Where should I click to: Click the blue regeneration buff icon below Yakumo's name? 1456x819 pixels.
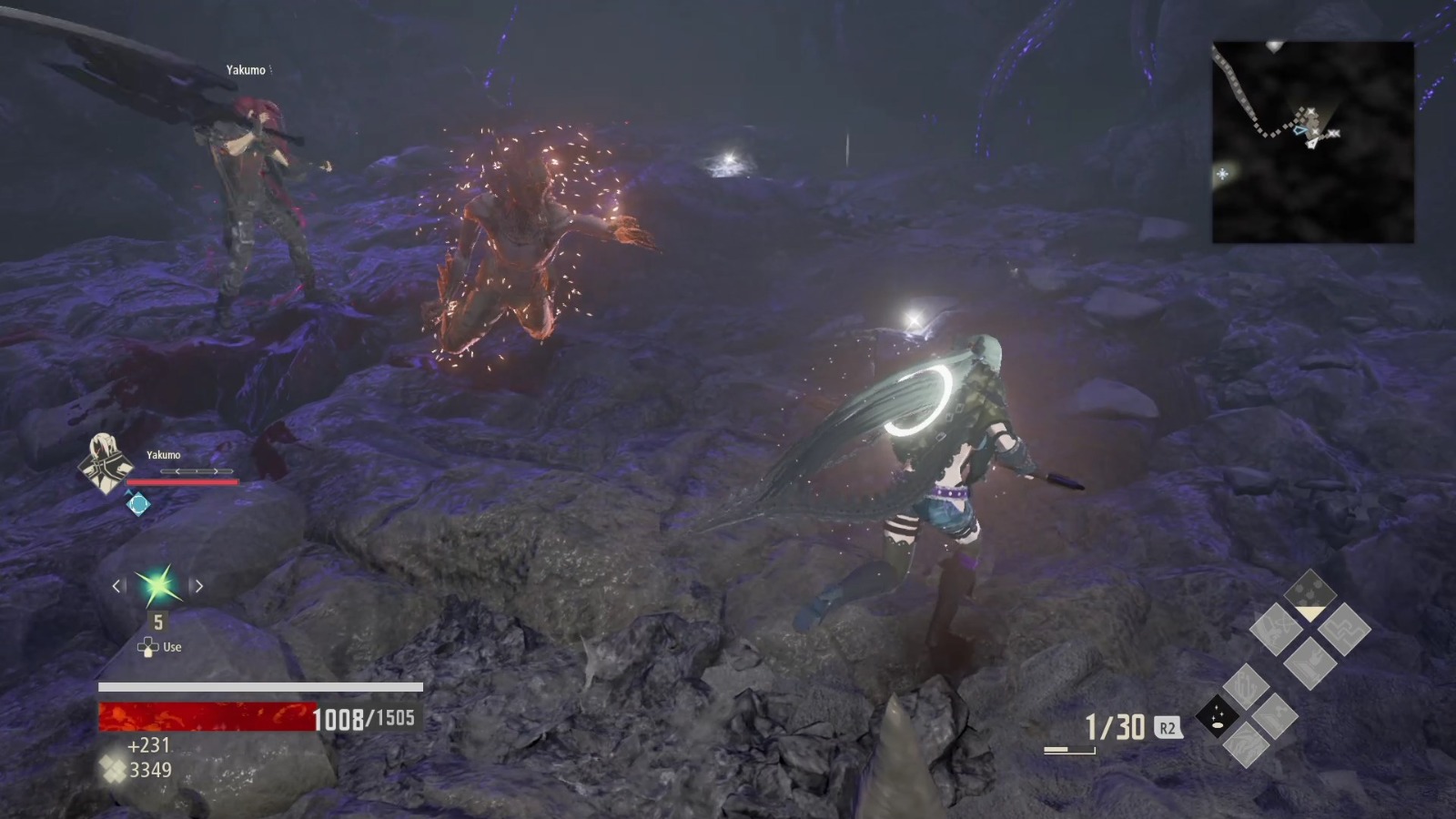coord(136,501)
